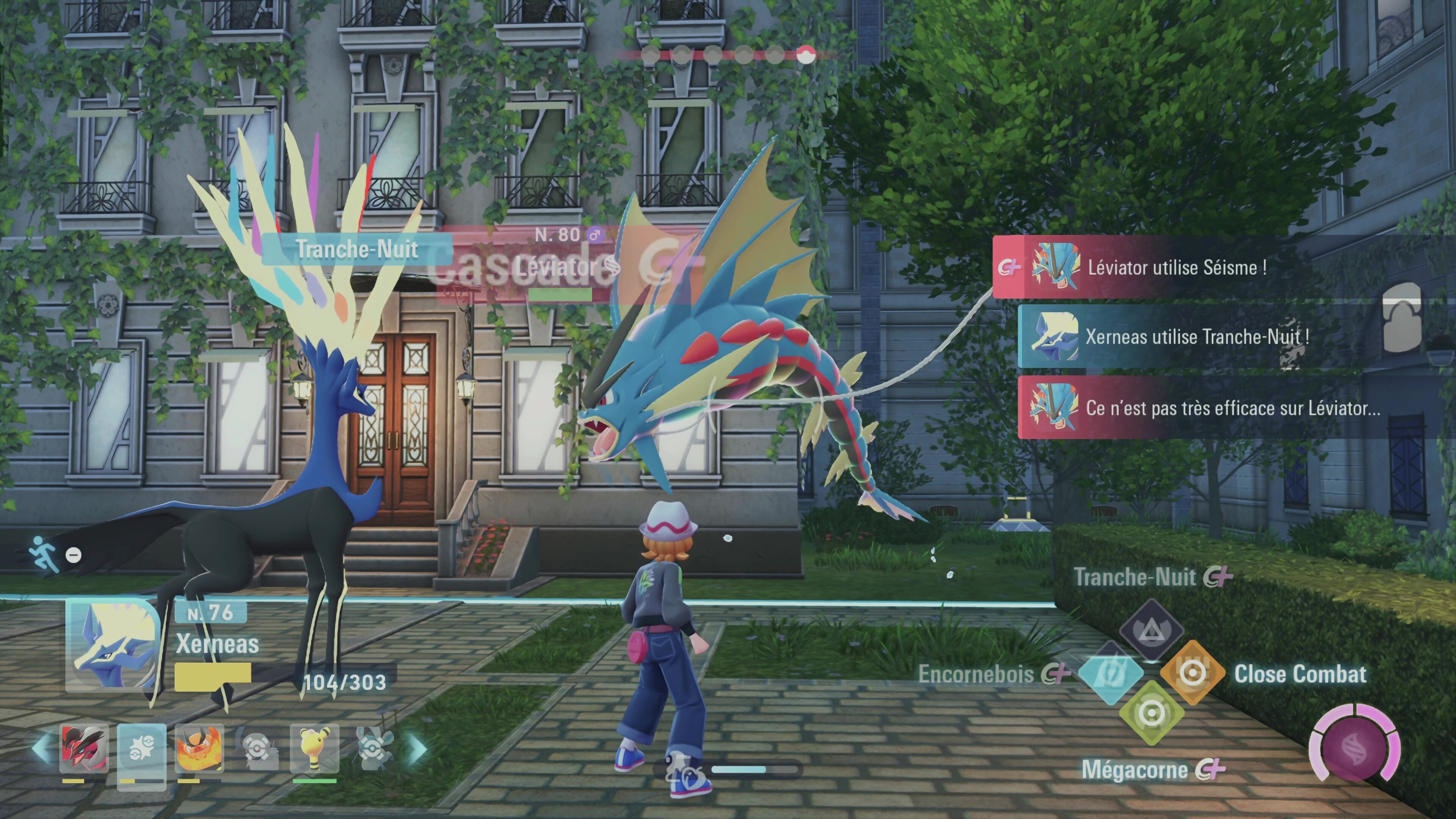Activate the Close Combat move
Image resolution: width=1456 pixels, height=819 pixels.
click(1192, 673)
